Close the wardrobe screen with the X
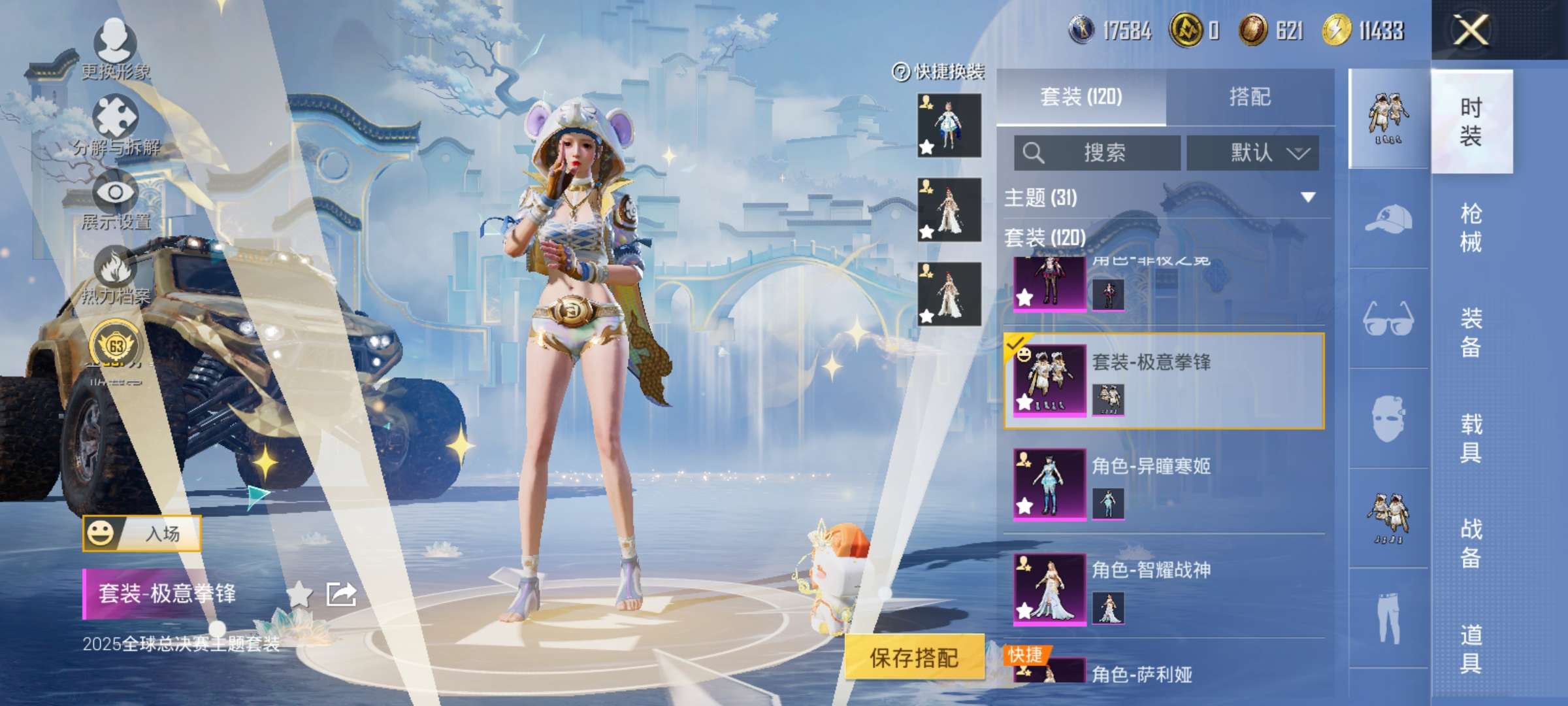 tap(1471, 30)
